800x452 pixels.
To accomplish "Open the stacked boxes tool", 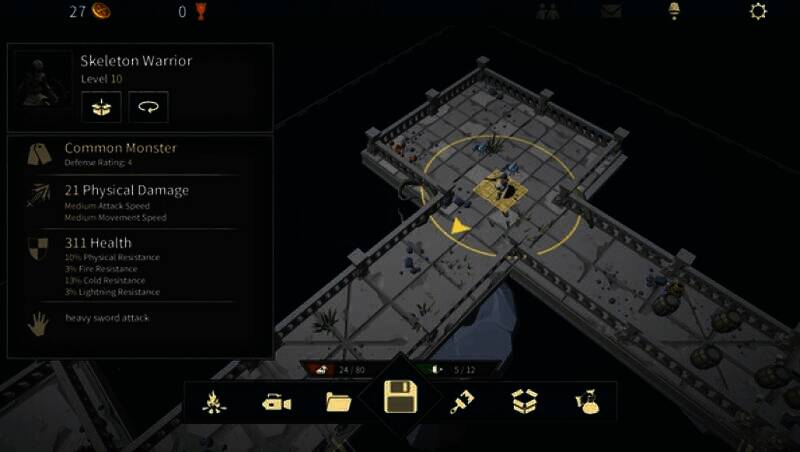I will (x=524, y=402).
